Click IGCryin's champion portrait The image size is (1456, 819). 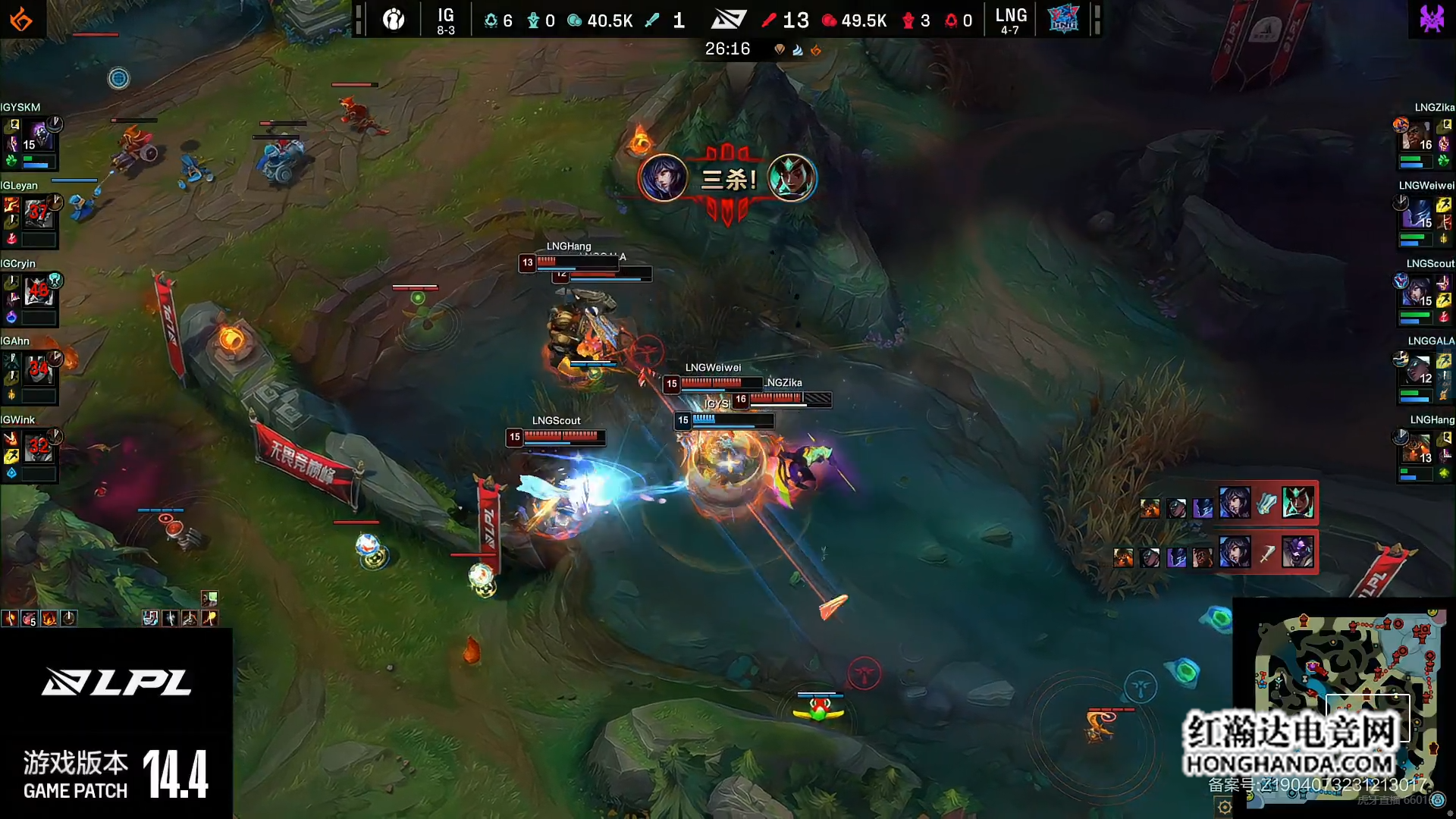[x=38, y=292]
